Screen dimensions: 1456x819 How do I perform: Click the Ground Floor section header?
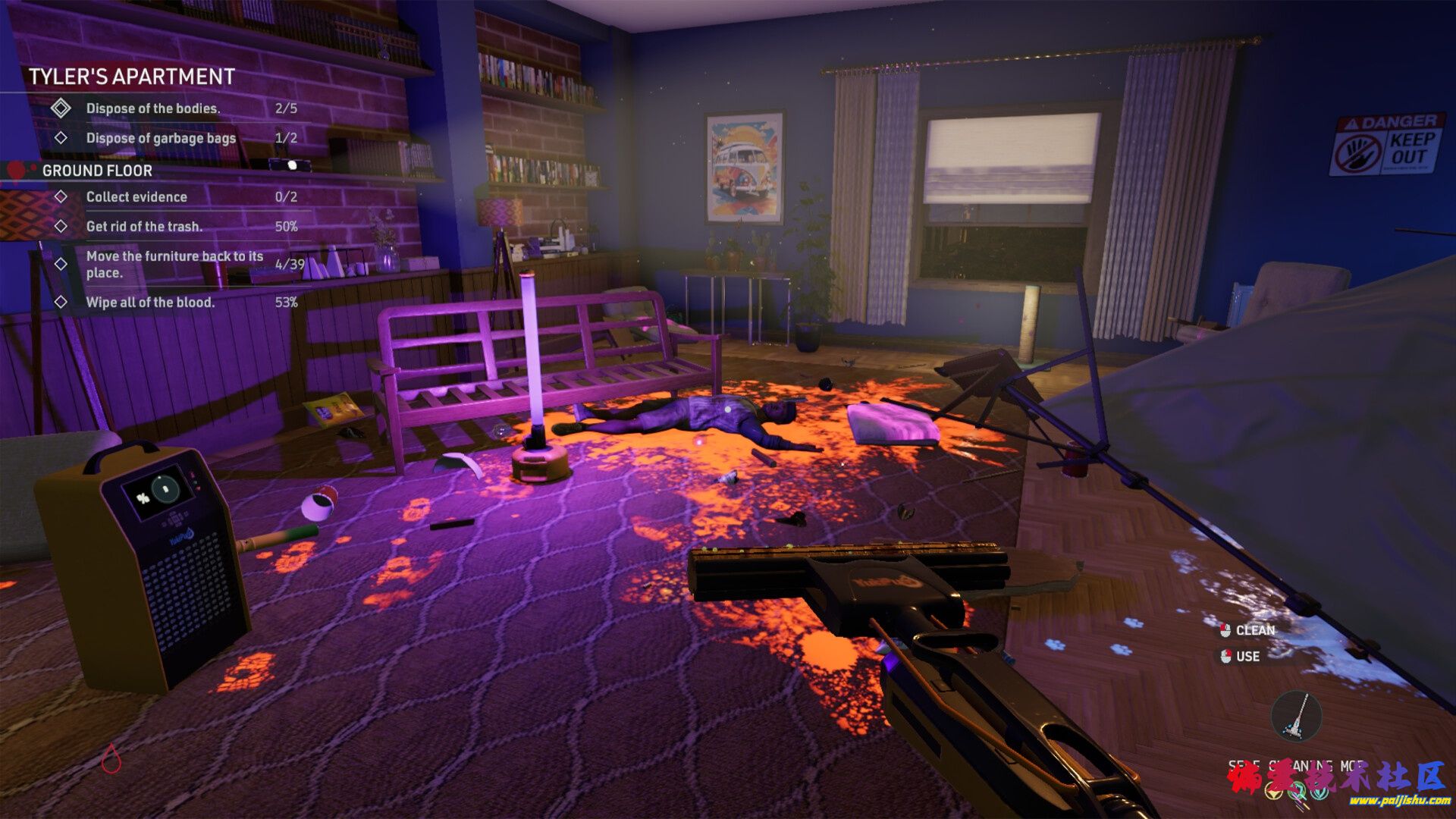click(x=97, y=171)
